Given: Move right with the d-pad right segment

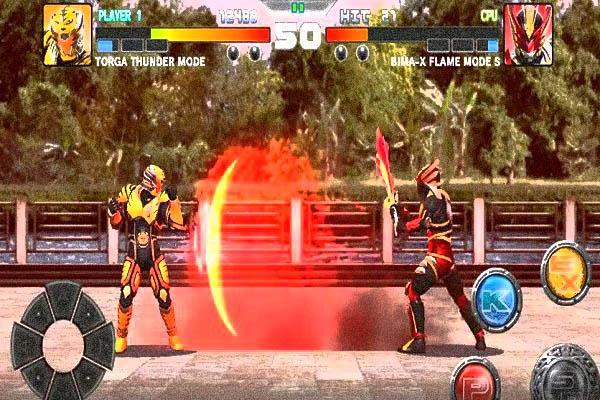Looking at the screenshot, I should (100, 345).
